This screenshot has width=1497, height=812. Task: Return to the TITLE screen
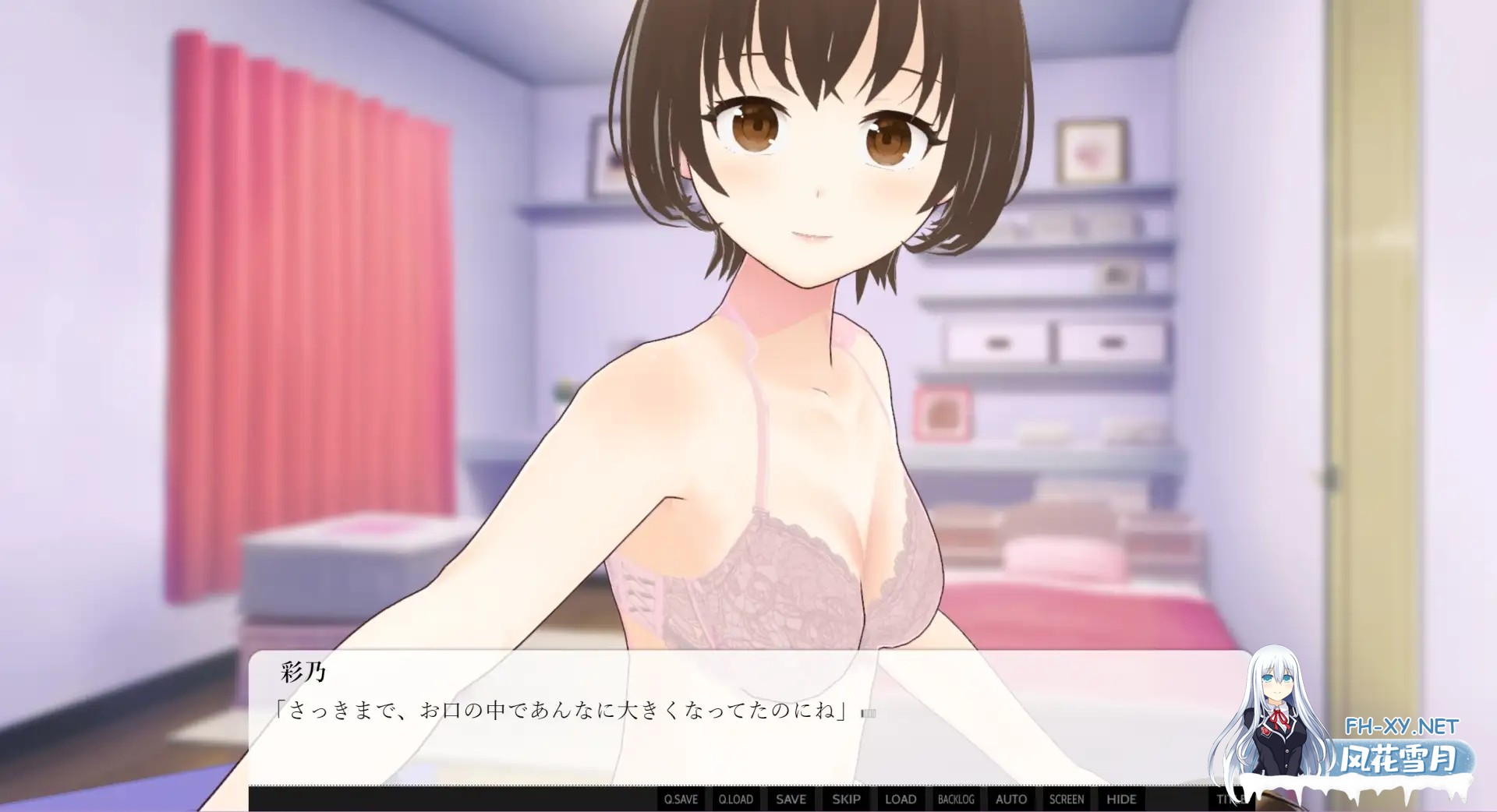[1228, 799]
